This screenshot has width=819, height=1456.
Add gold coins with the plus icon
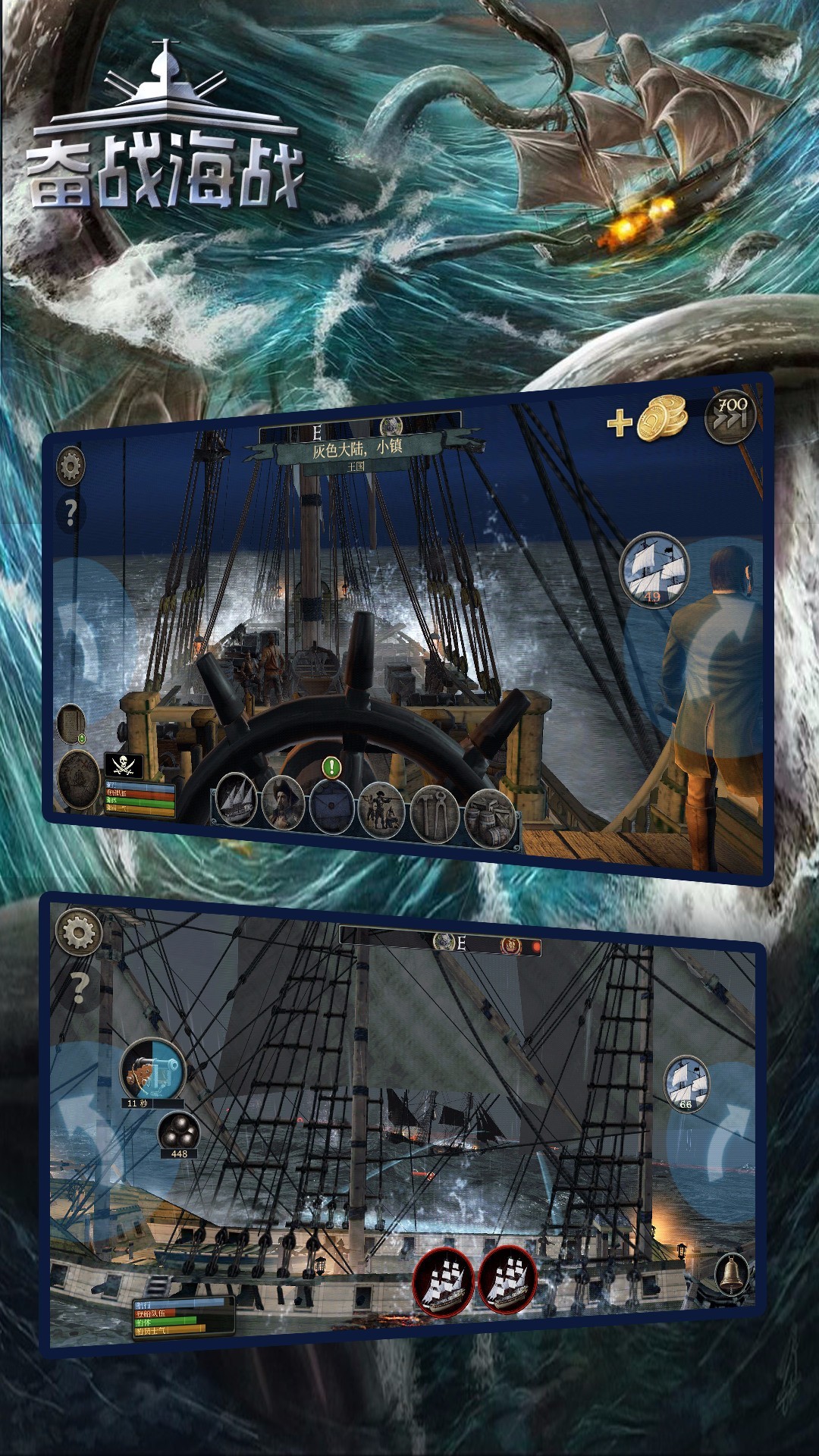coord(620,423)
